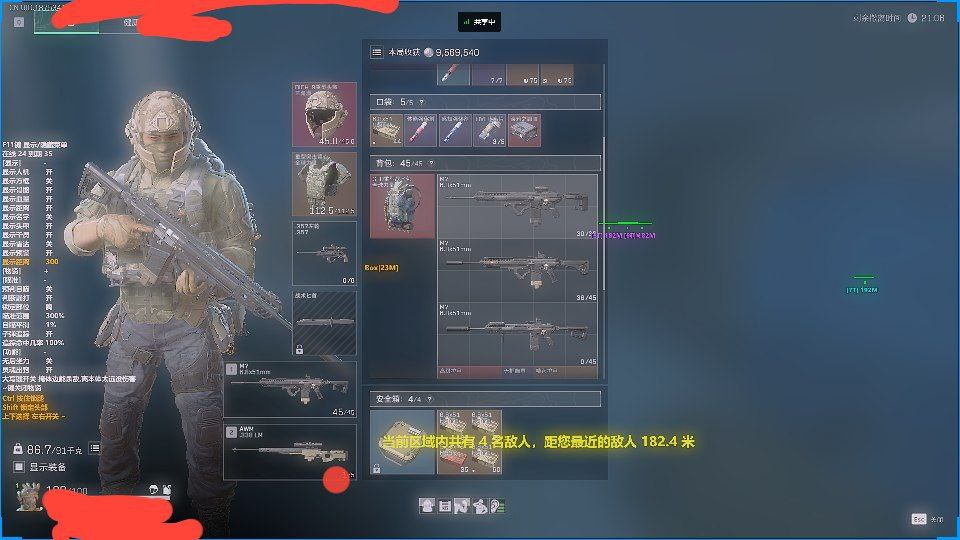960x540 pixels.
Task: Select the tactical knife melee slot
Action: point(324,322)
